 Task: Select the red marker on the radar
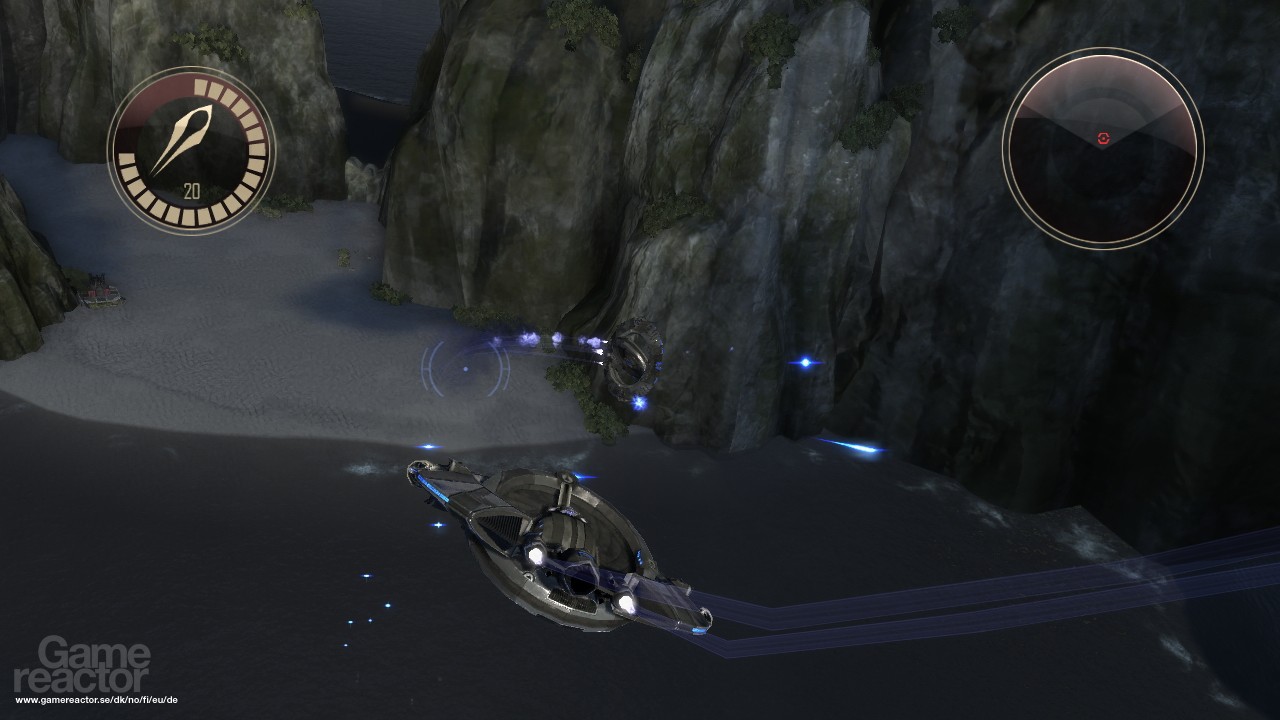pos(1103,139)
